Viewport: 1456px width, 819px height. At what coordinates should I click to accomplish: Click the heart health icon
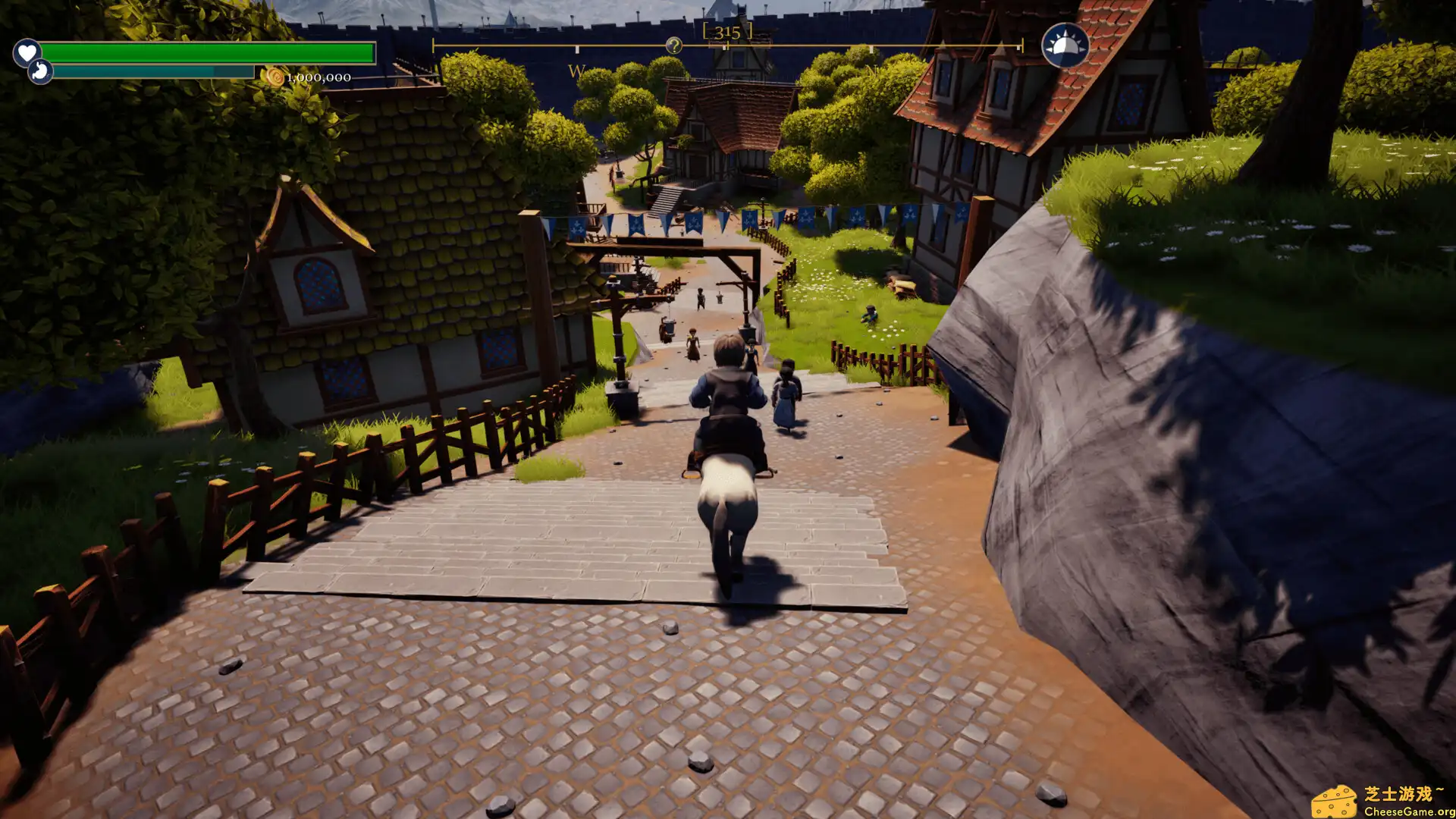(x=27, y=53)
